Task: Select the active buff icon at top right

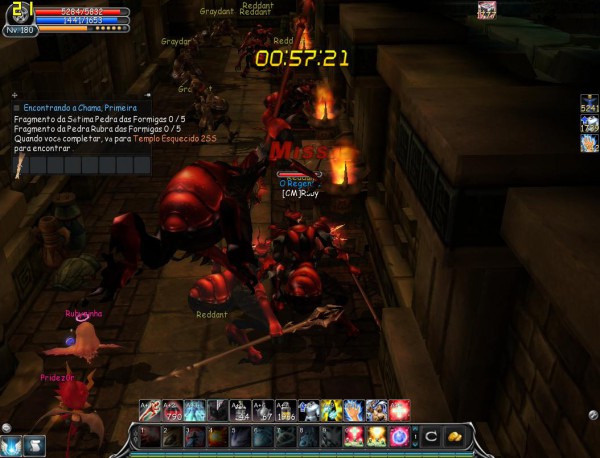Action: 487,11
